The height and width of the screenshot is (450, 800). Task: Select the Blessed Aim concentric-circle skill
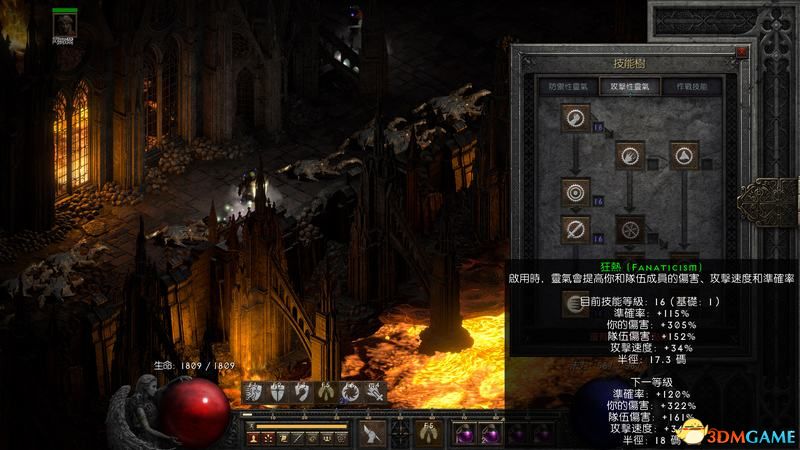(576, 191)
